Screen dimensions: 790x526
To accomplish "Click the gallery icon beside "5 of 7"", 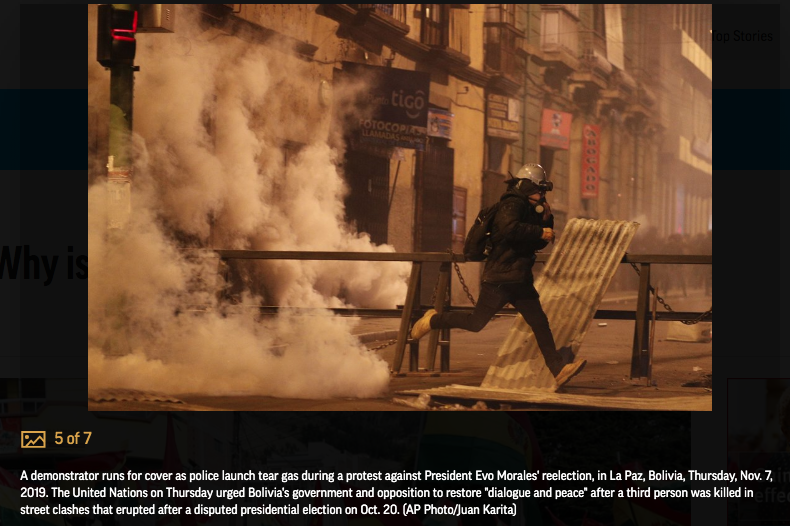I will (33, 439).
